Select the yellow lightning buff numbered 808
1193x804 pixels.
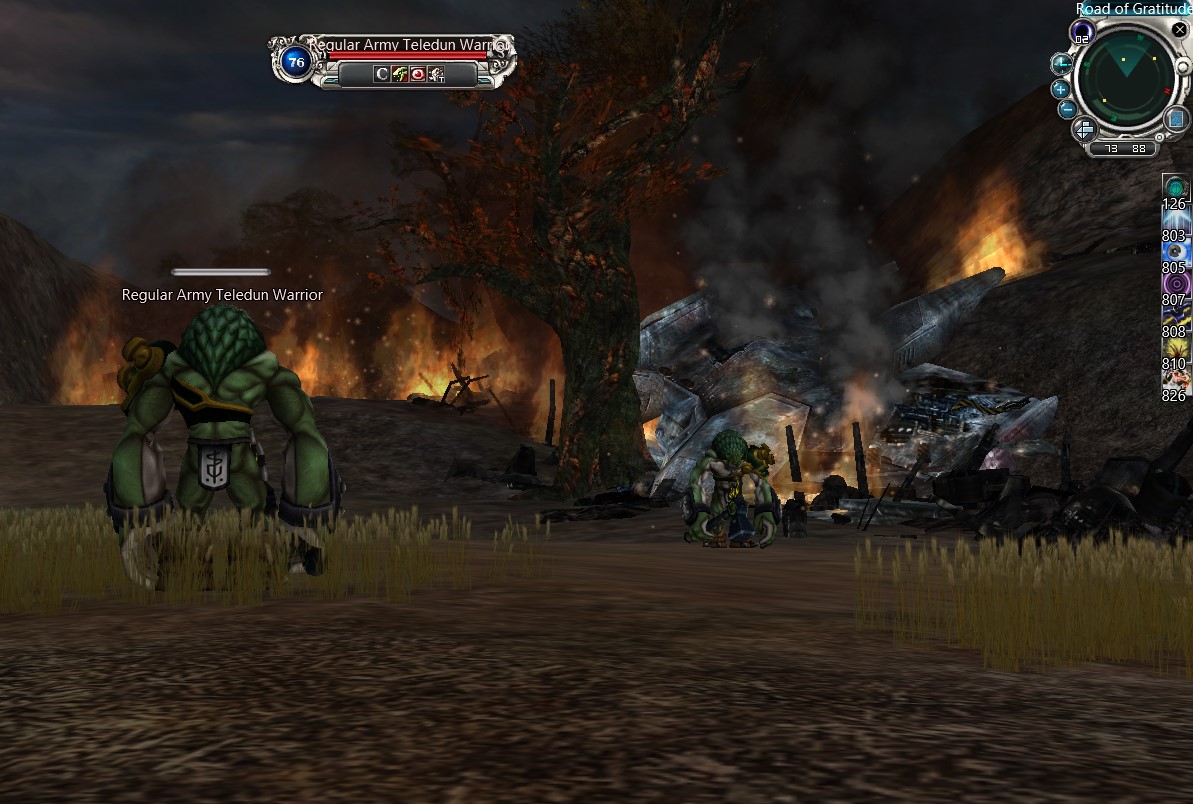tap(1175, 317)
